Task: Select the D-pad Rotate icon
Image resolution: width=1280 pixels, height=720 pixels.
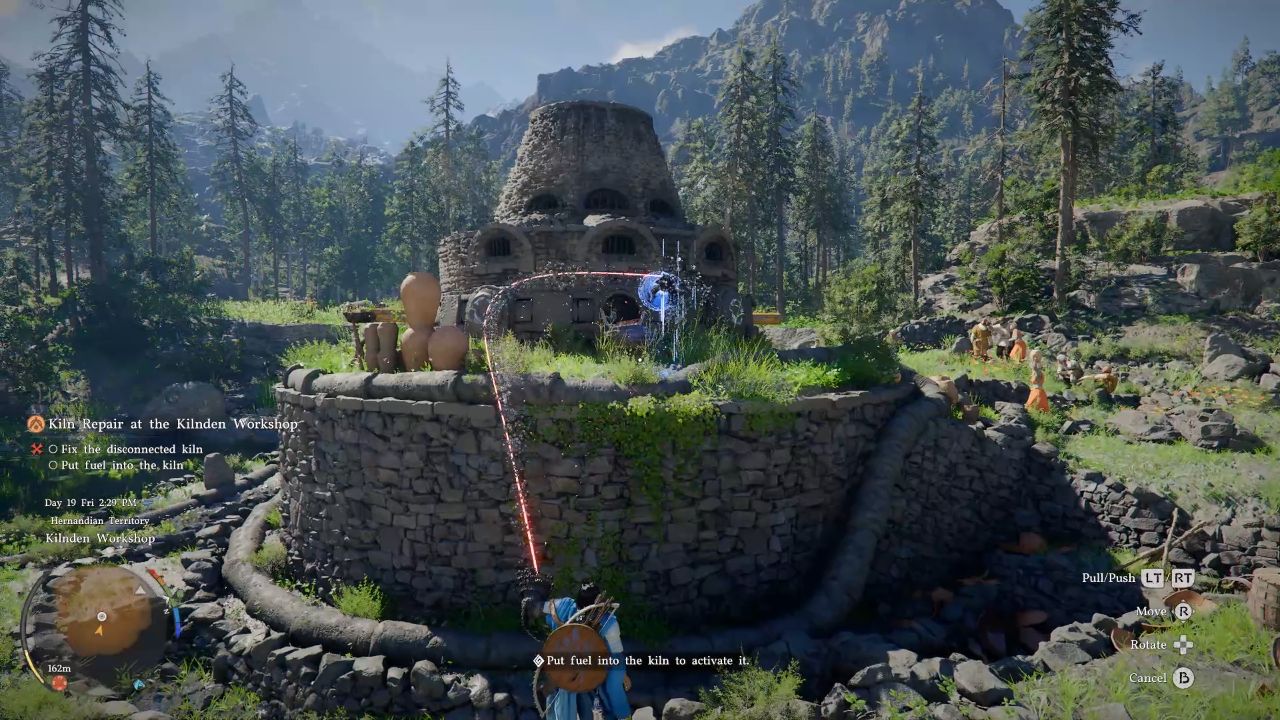Action: pyautogui.click(x=1183, y=645)
